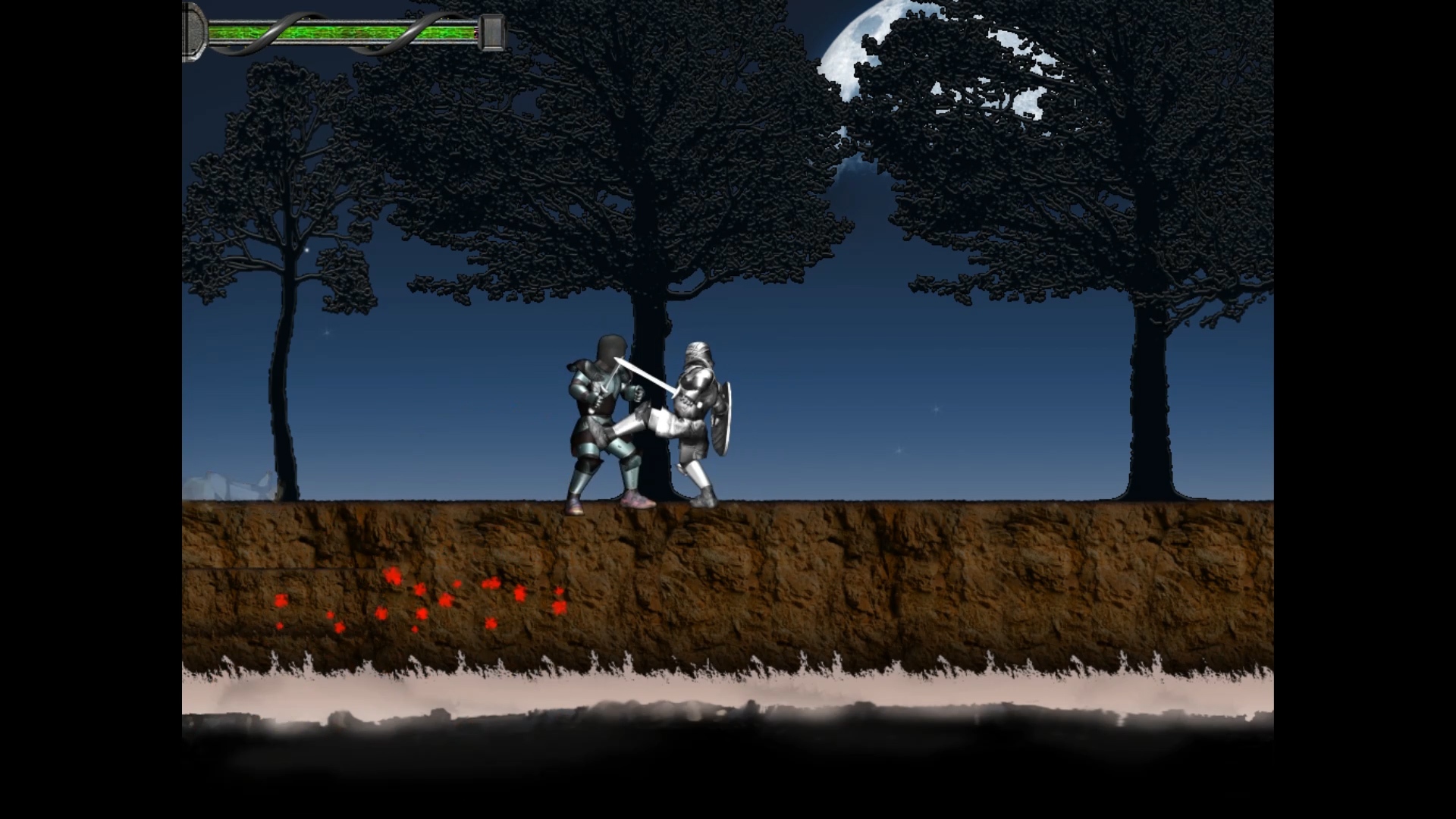
Task: Click the large tree behind the fighters
Action: pyautogui.click(x=652, y=190)
